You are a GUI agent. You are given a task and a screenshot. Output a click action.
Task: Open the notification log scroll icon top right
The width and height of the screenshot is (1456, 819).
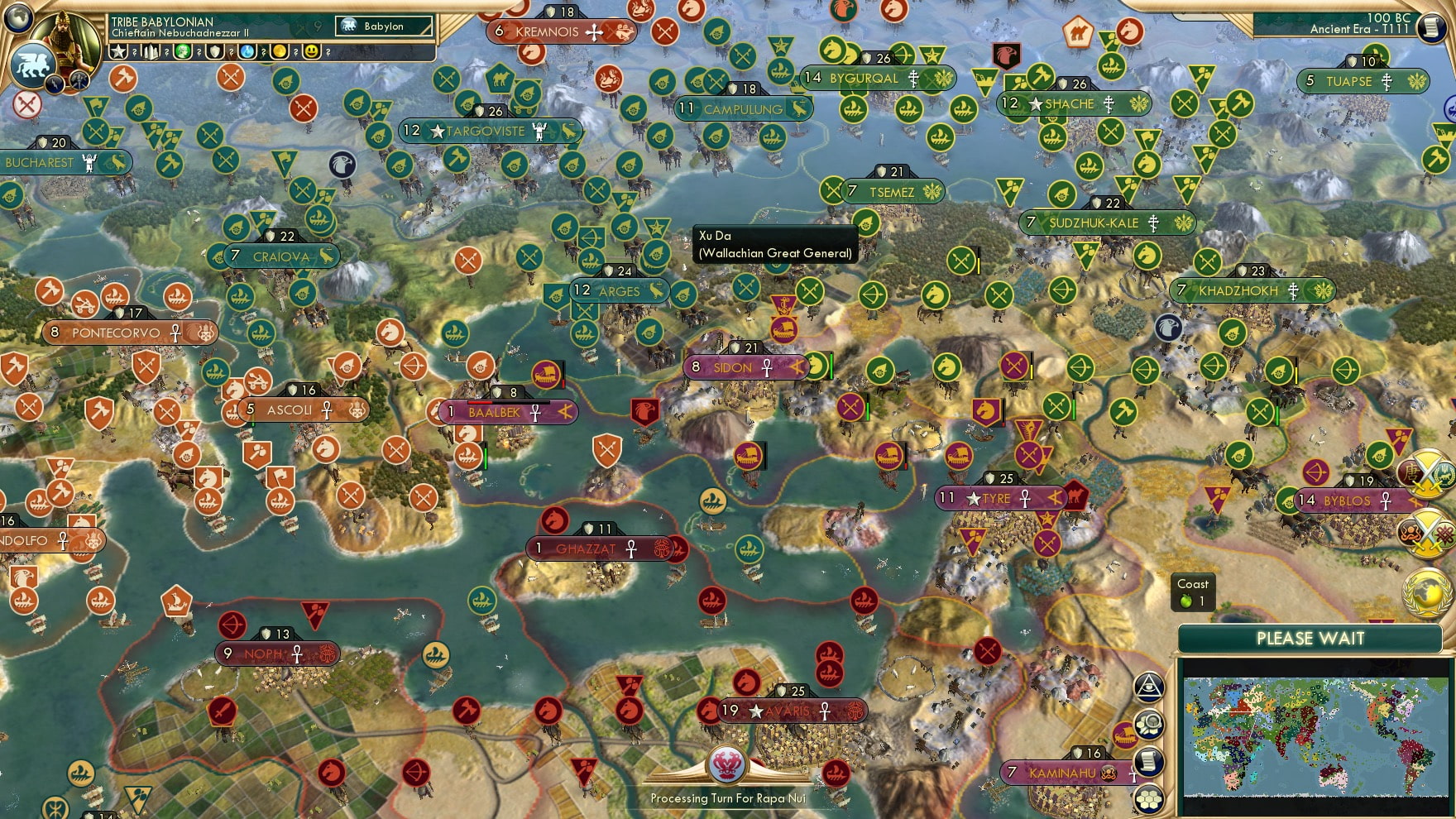coord(1430,26)
